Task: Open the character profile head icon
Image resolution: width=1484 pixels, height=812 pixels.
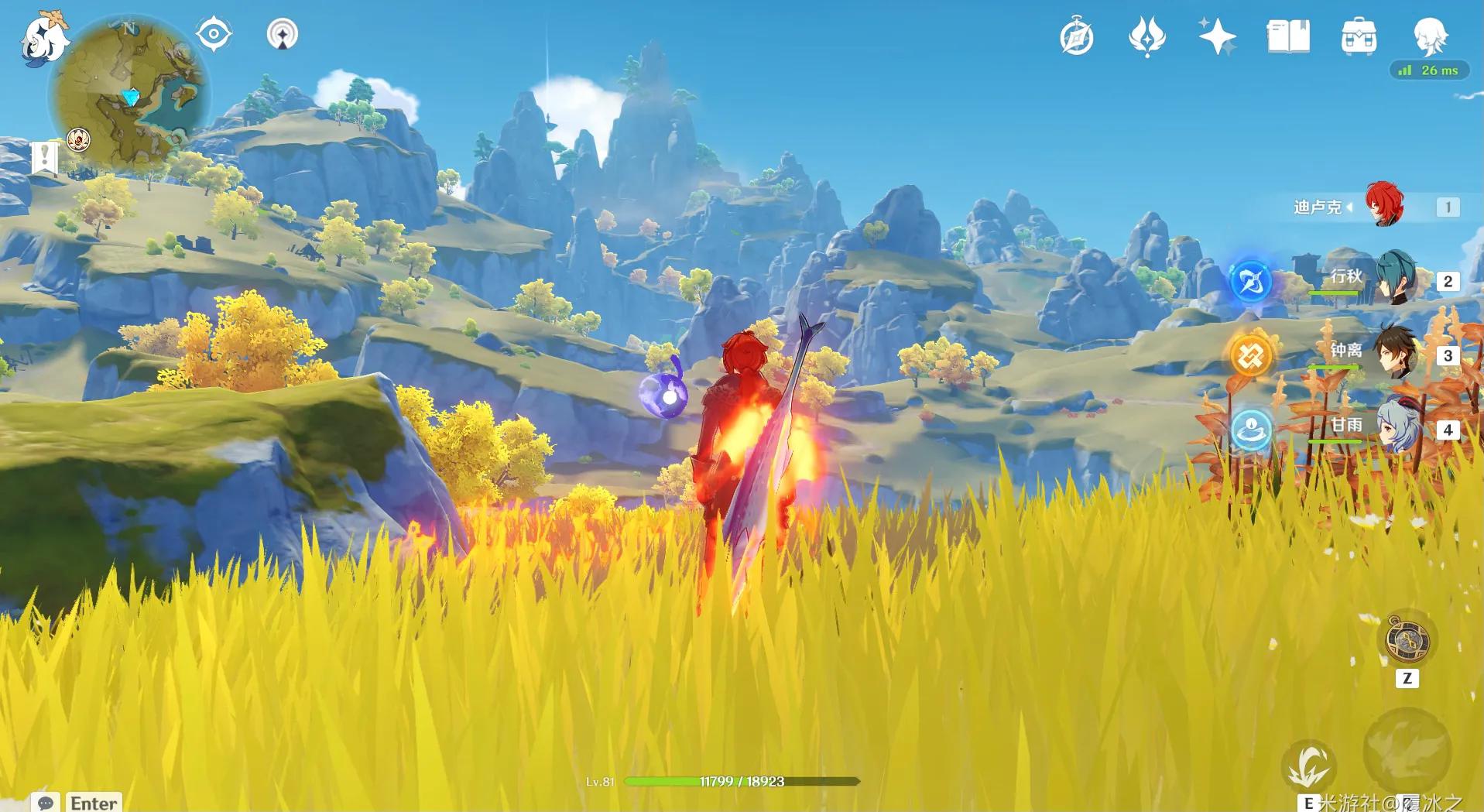Action: pos(1429,36)
